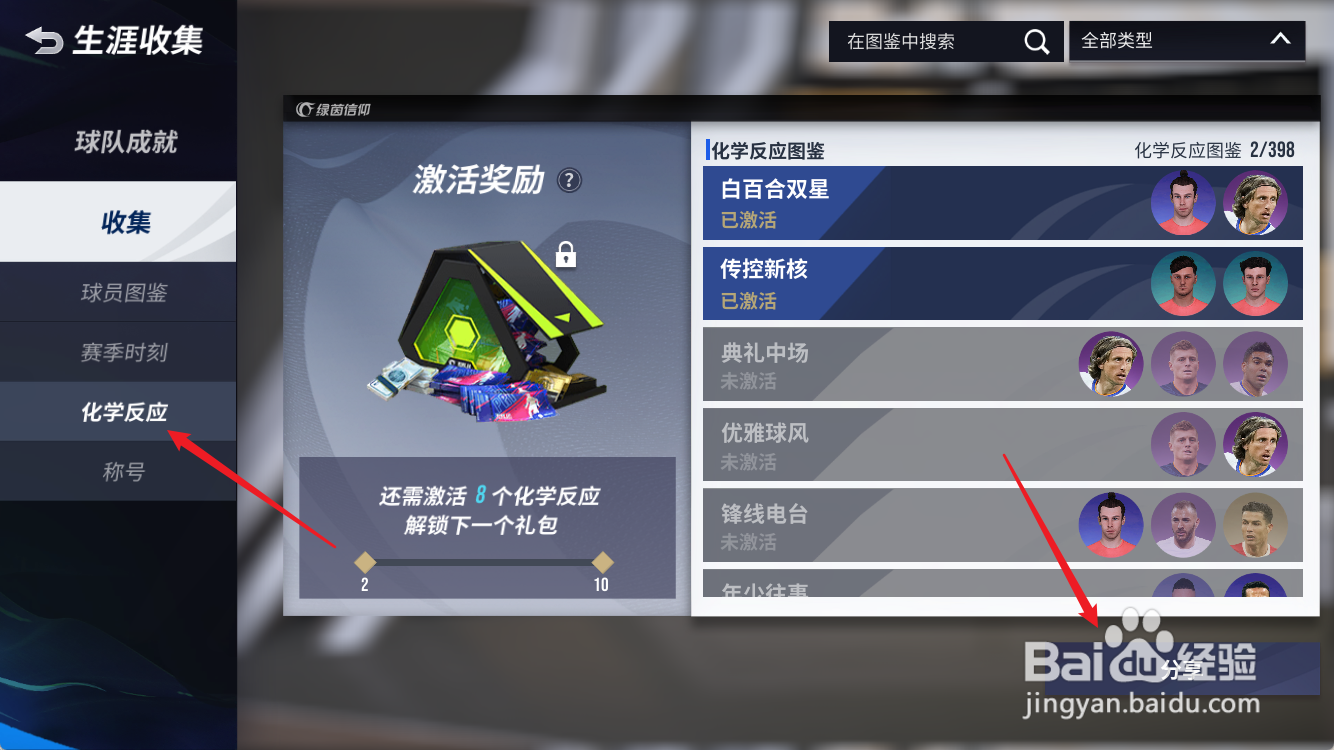Viewport: 1334px width, 750px height.
Task: Click the 绿茵信仰 logo on the panel
Action: coord(333,110)
